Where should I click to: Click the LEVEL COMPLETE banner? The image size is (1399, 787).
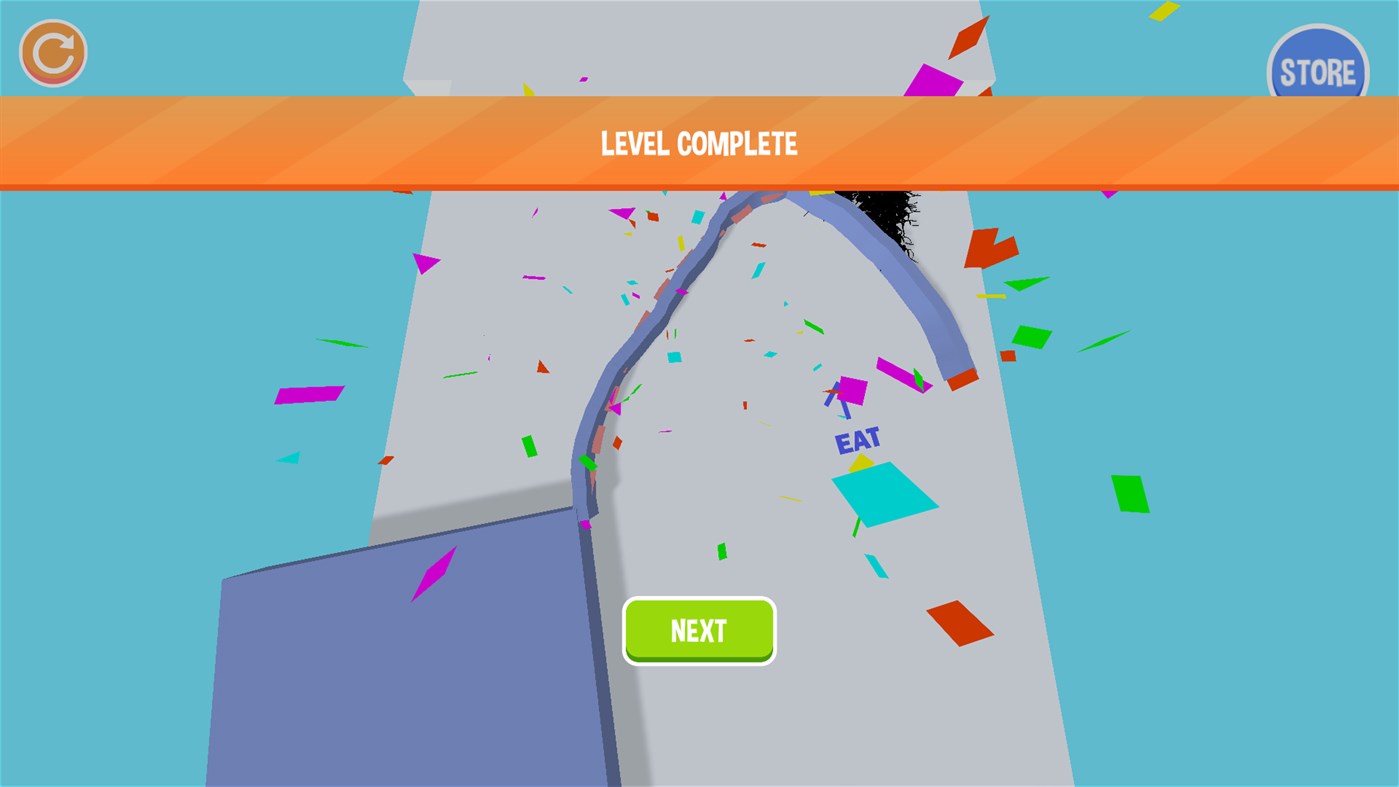(x=699, y=141)
